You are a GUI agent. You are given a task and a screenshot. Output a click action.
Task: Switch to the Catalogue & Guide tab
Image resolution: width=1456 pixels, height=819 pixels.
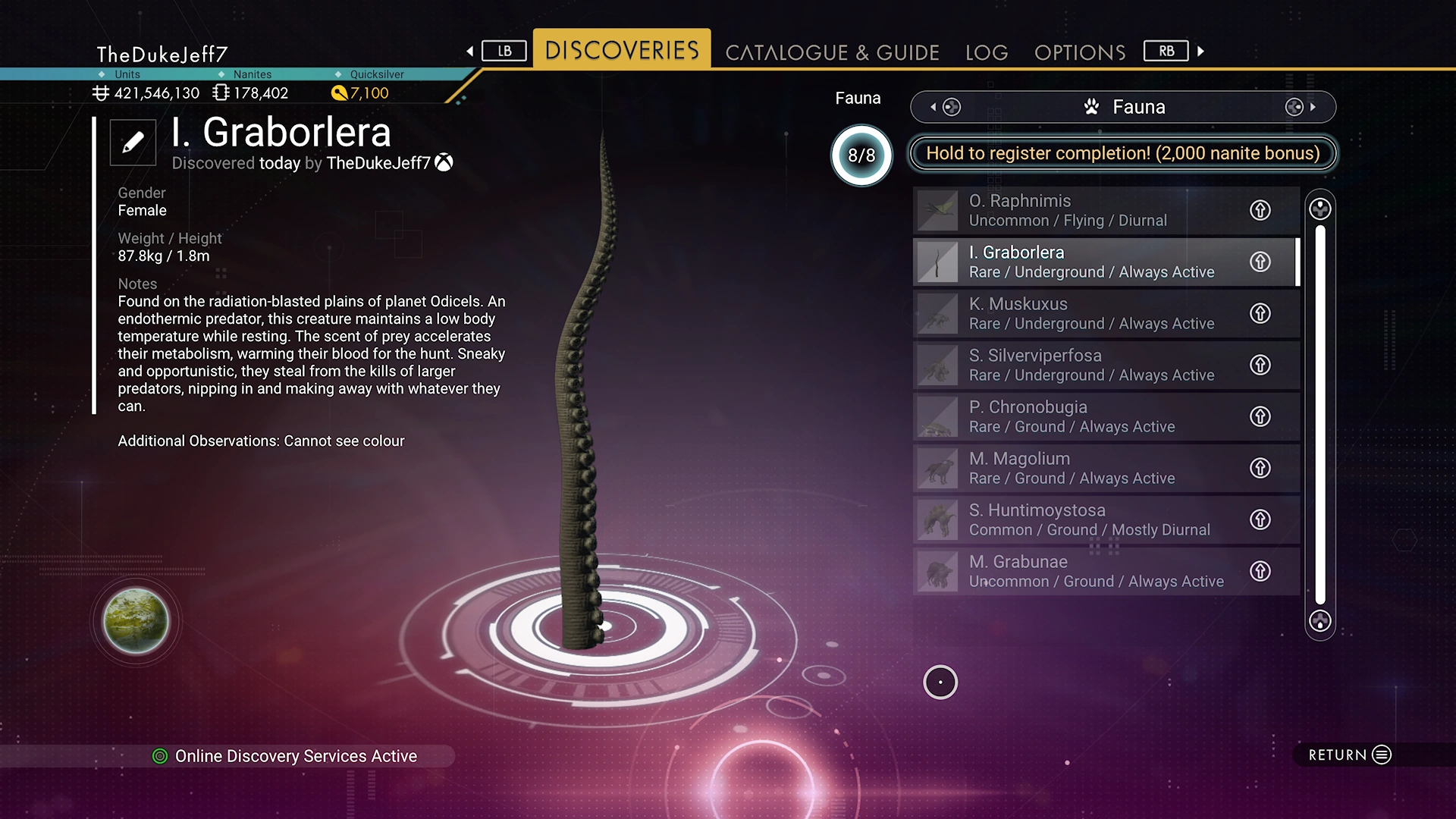coord(832,52)
